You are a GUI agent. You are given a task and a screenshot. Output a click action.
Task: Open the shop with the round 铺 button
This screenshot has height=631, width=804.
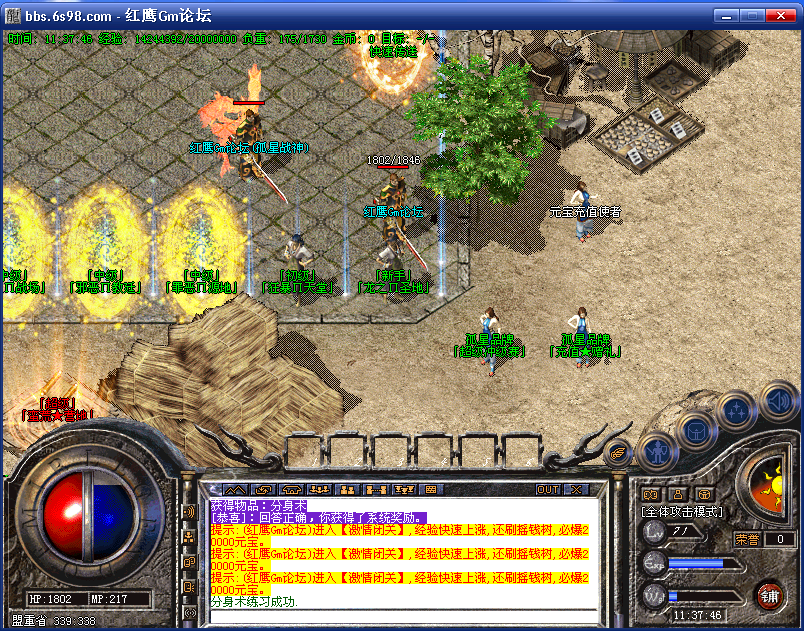pyautogui.click(x=769, y=597)
